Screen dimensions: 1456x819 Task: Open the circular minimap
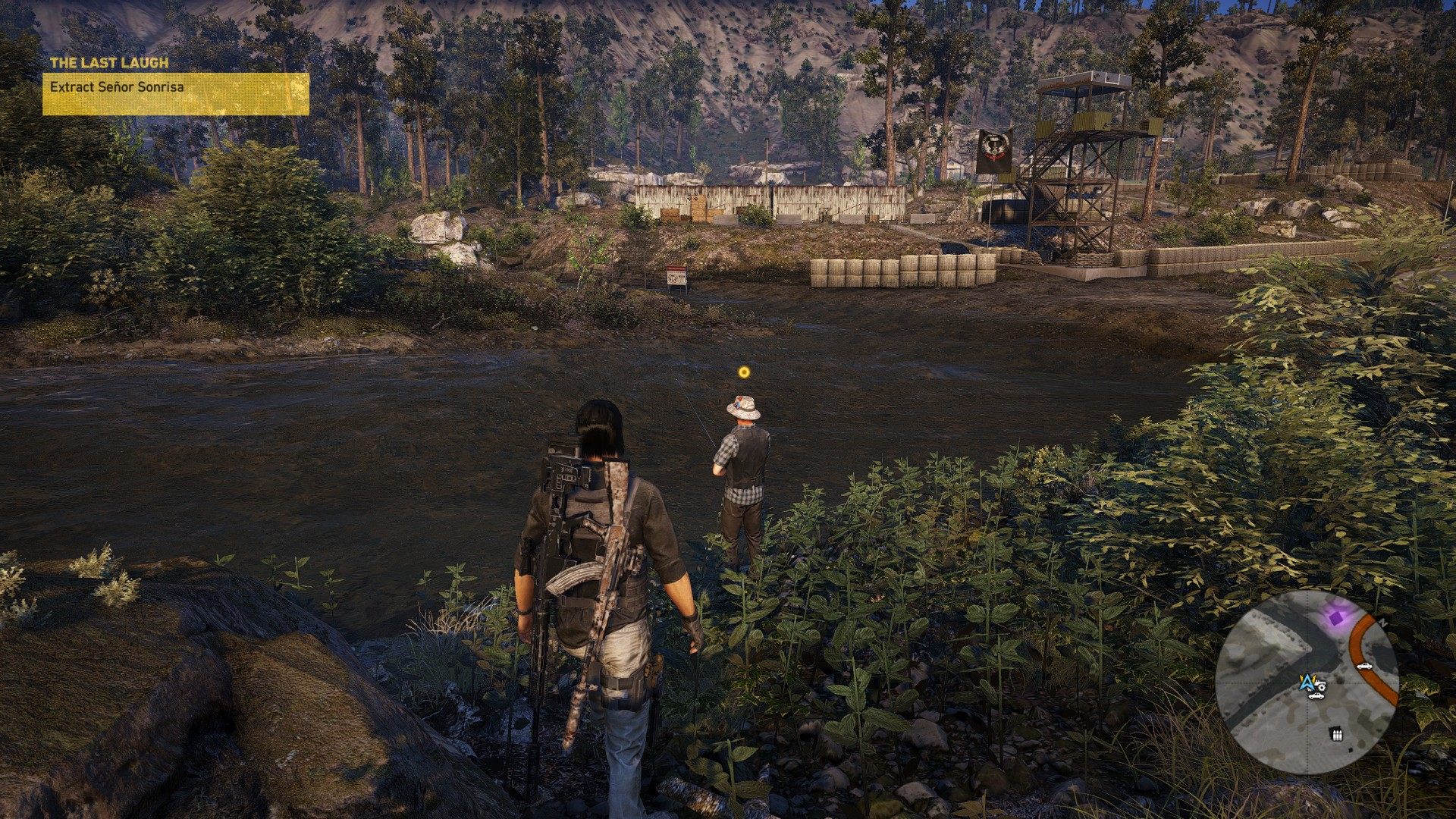coord(1307,682)
